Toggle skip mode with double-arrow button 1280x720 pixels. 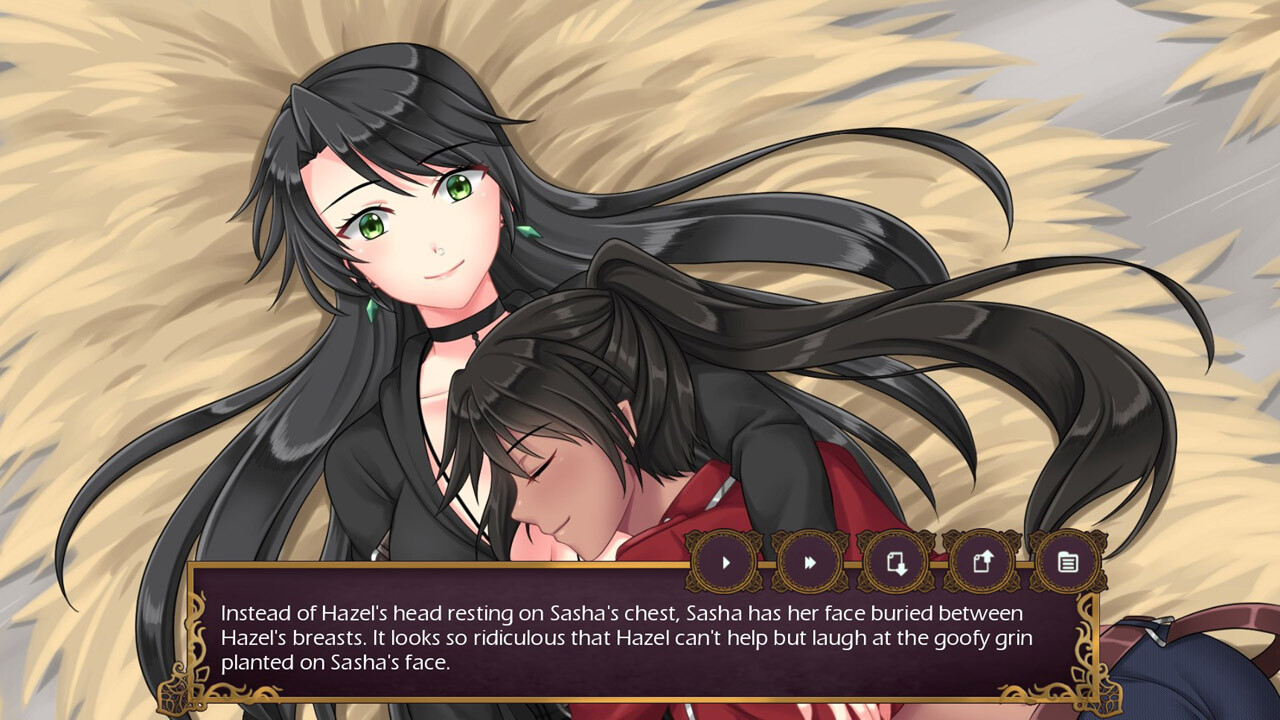pyautogui.click(x=810, y=562)
